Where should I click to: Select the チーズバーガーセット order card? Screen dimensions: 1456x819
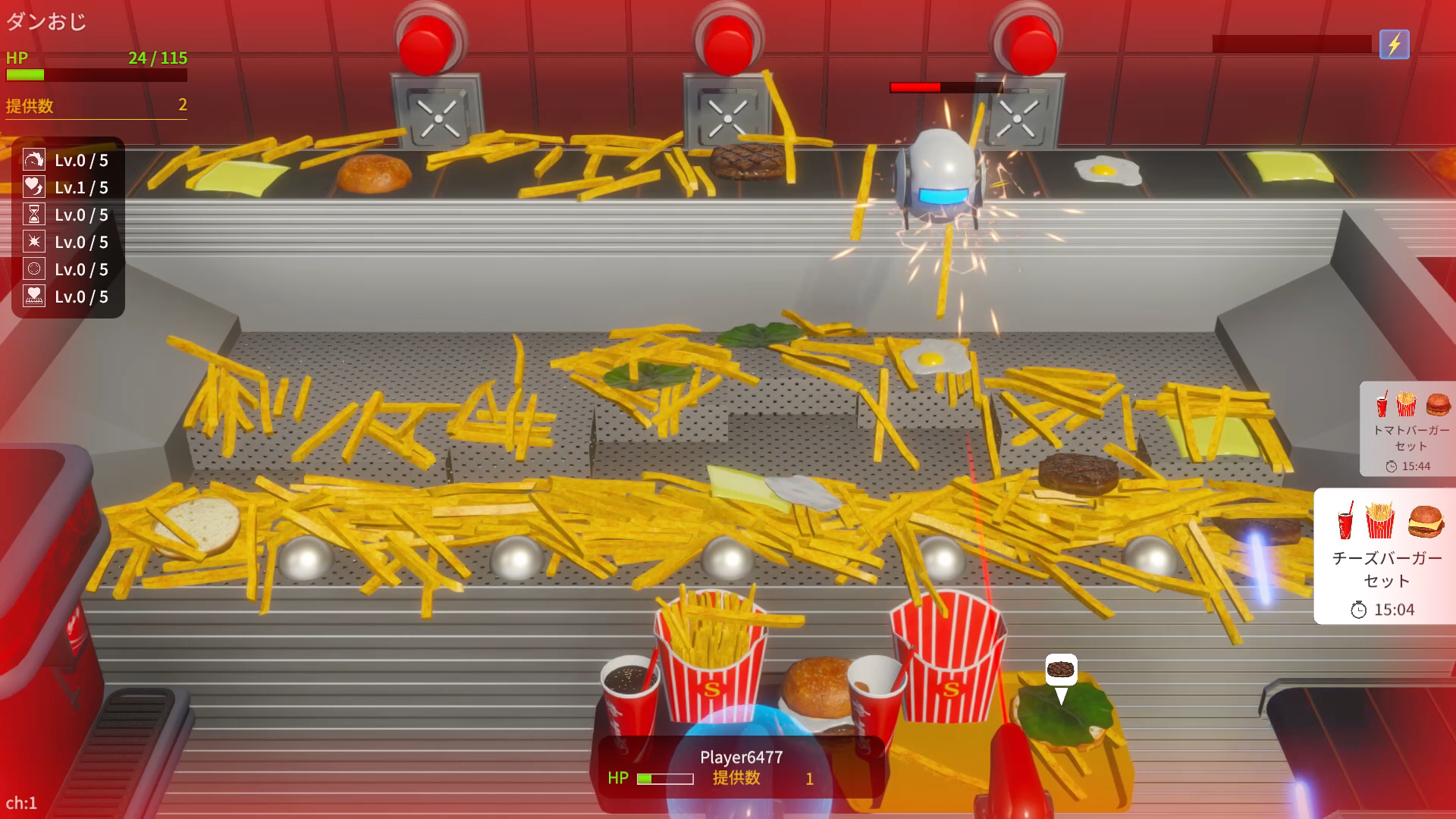click(x=1386, y=556)
